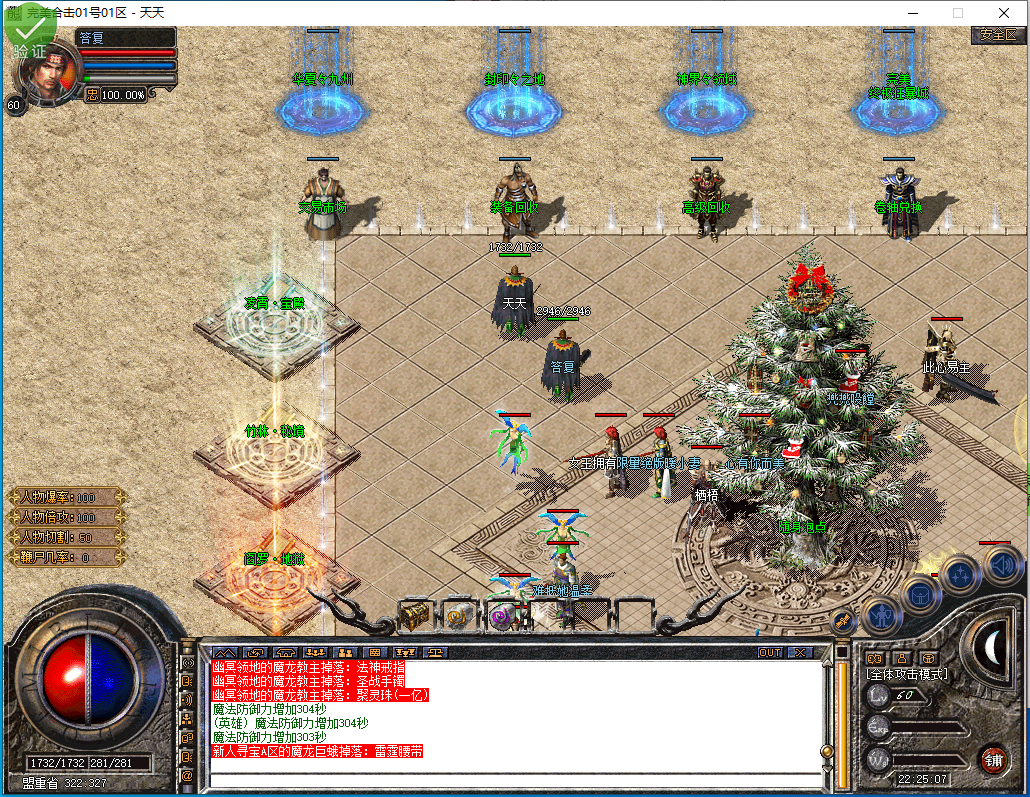Open the red 铺 shop button
The image size is (1030, 797).
992,758
